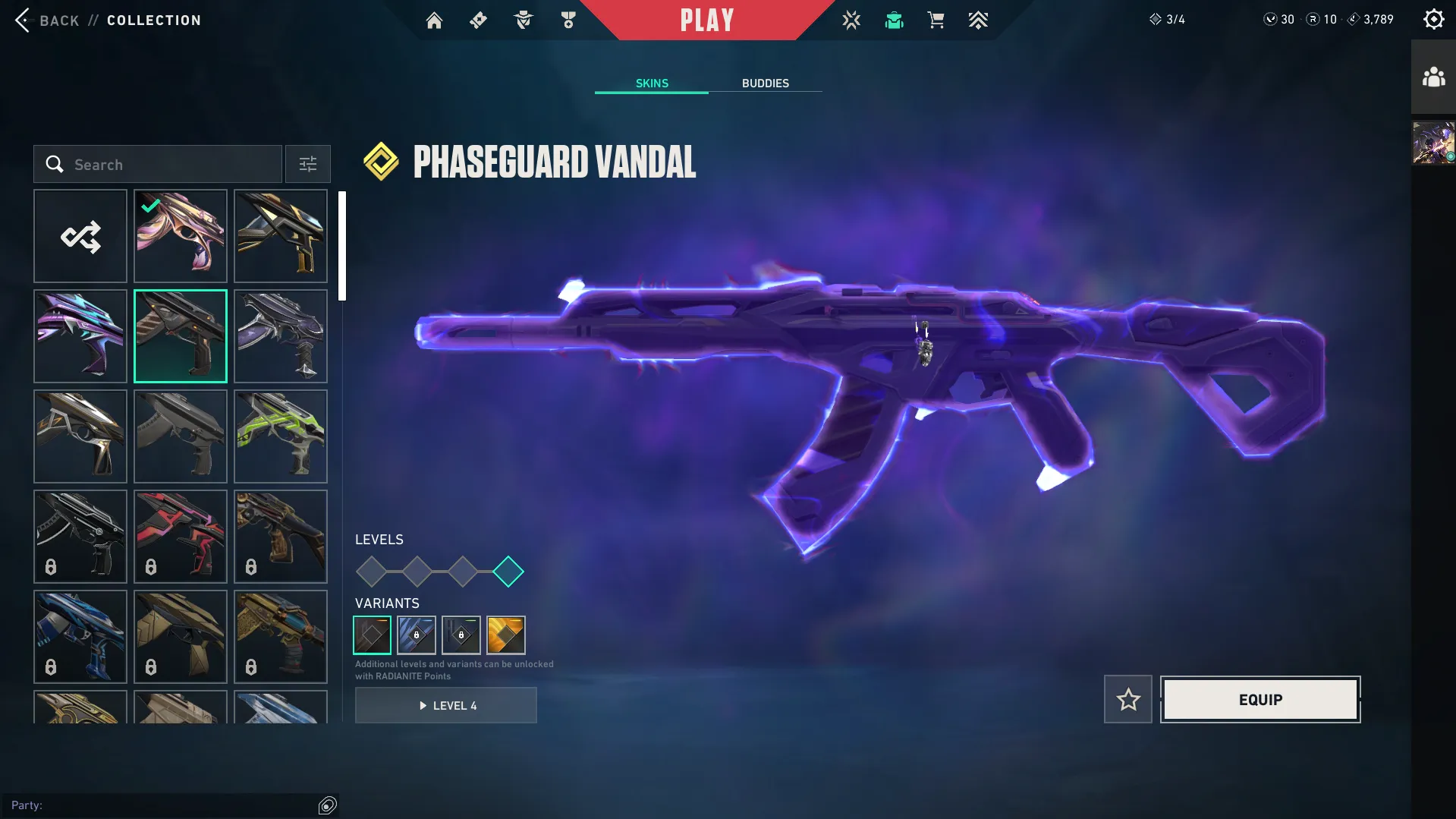1456x819 pixels.
Task: Select the Skins tab
Action: [x=652, y=83]
